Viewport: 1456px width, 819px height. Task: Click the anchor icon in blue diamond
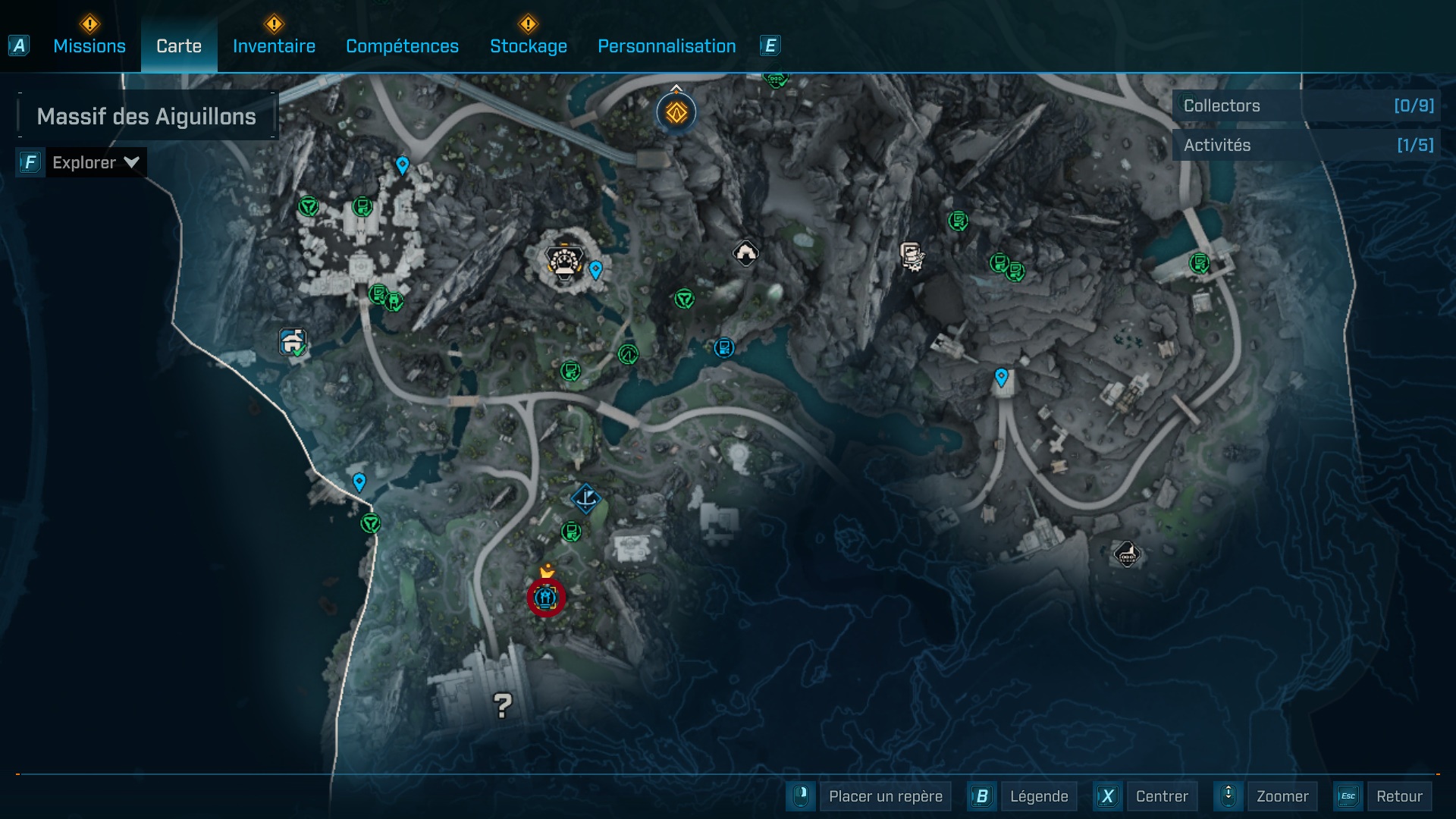pyautogui.click(x=585, y=499)
